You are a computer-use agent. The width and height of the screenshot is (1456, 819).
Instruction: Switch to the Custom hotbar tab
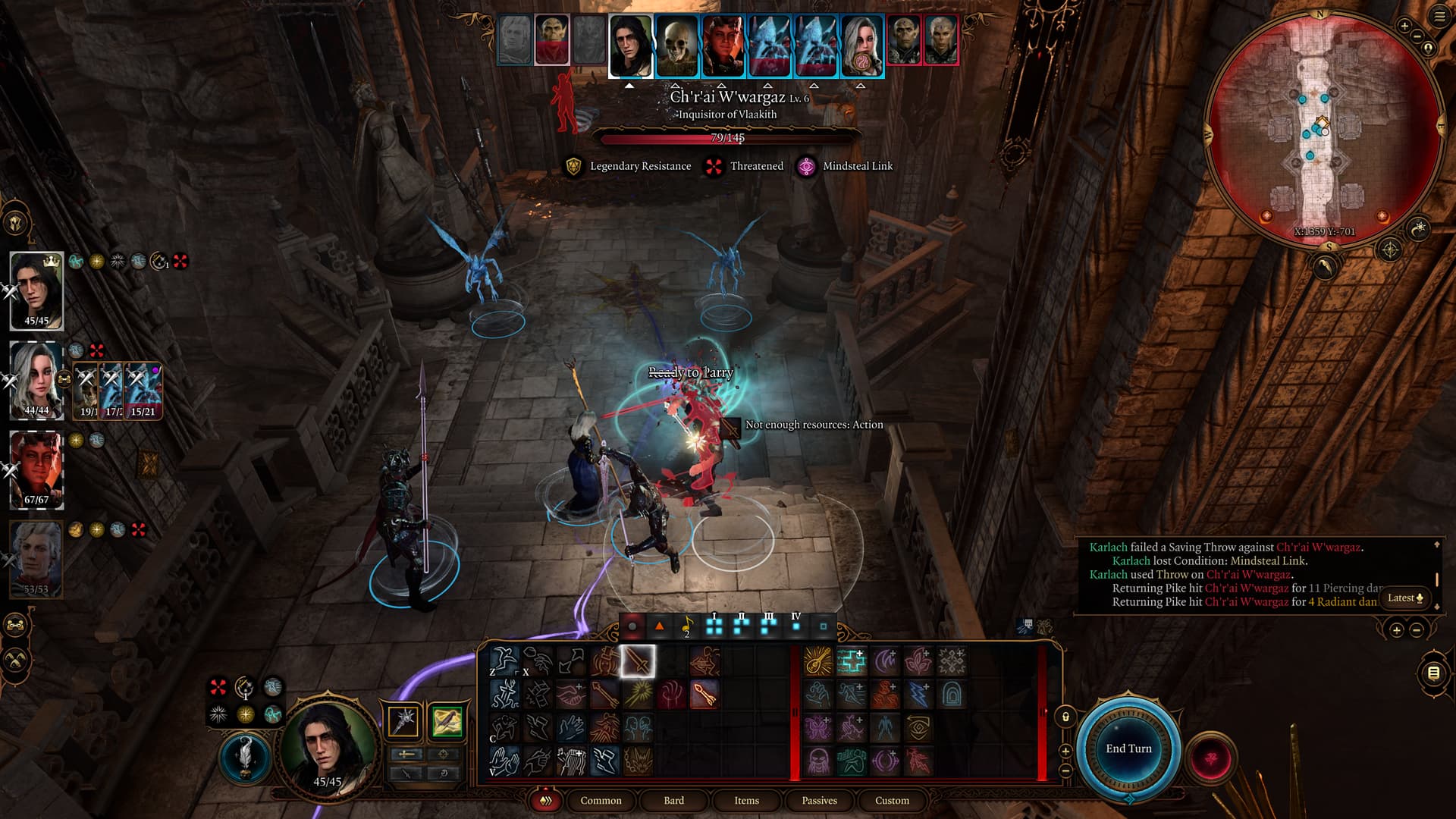[x=892, y=800]
